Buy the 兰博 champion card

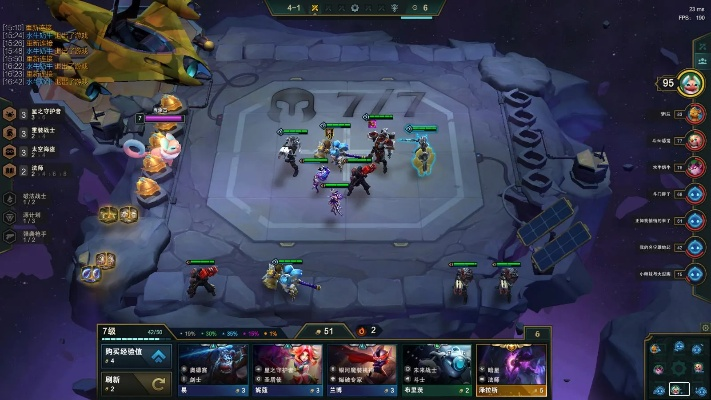(x=362, y=369)
